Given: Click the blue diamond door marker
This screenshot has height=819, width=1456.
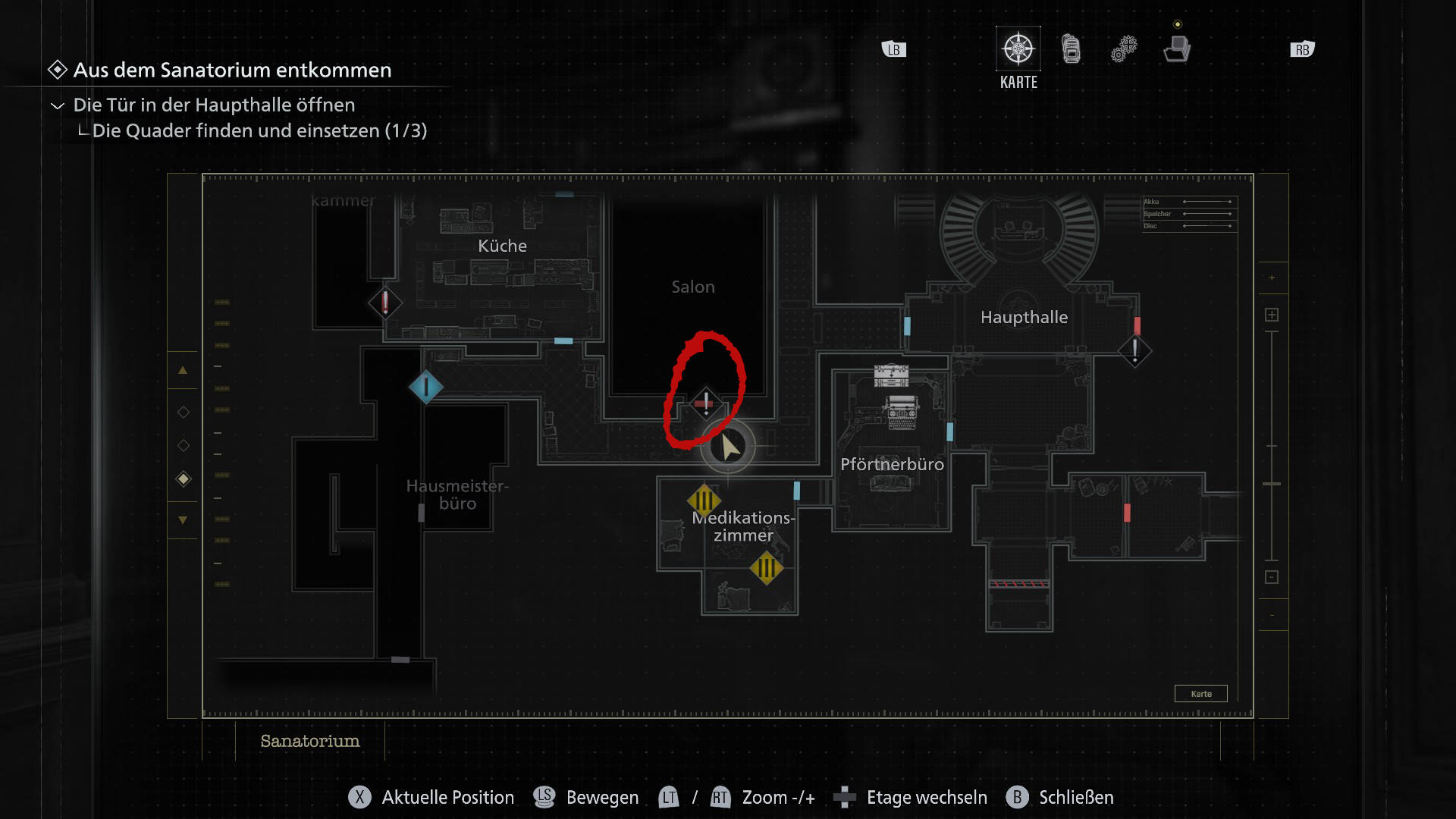Looking at the screenshot, I should [x=426, y=388].
